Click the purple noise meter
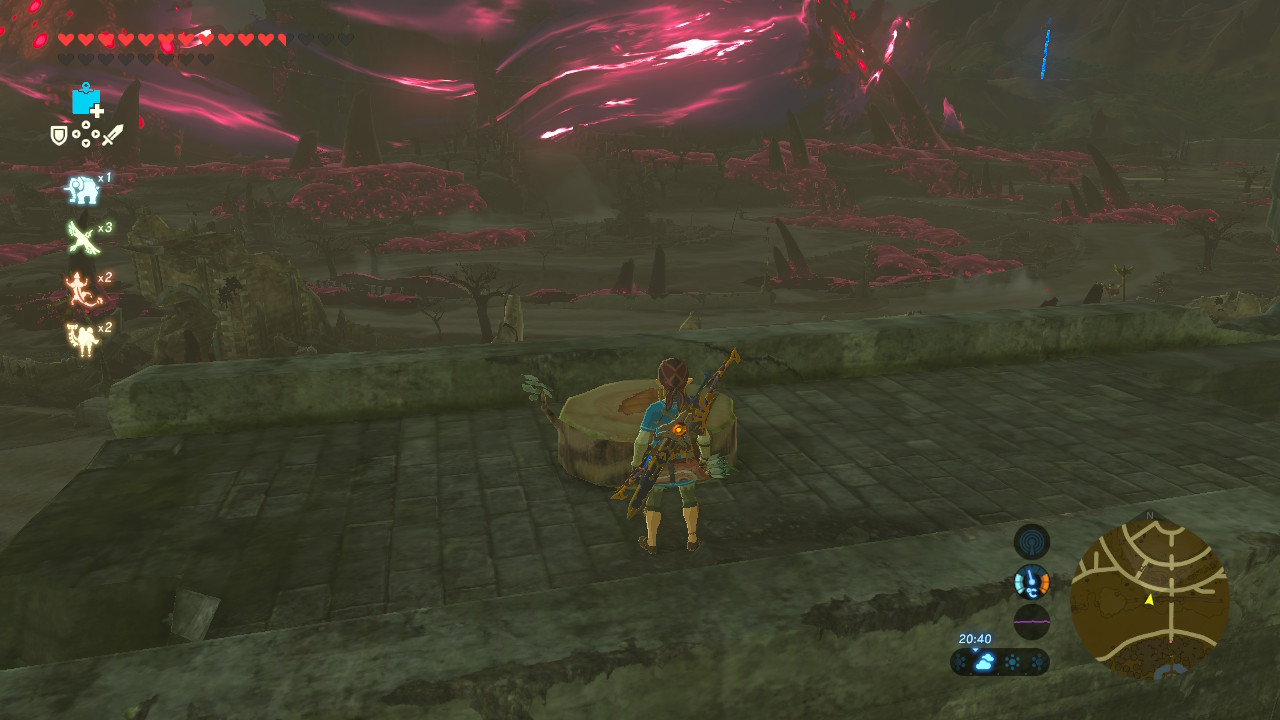 1031,621
